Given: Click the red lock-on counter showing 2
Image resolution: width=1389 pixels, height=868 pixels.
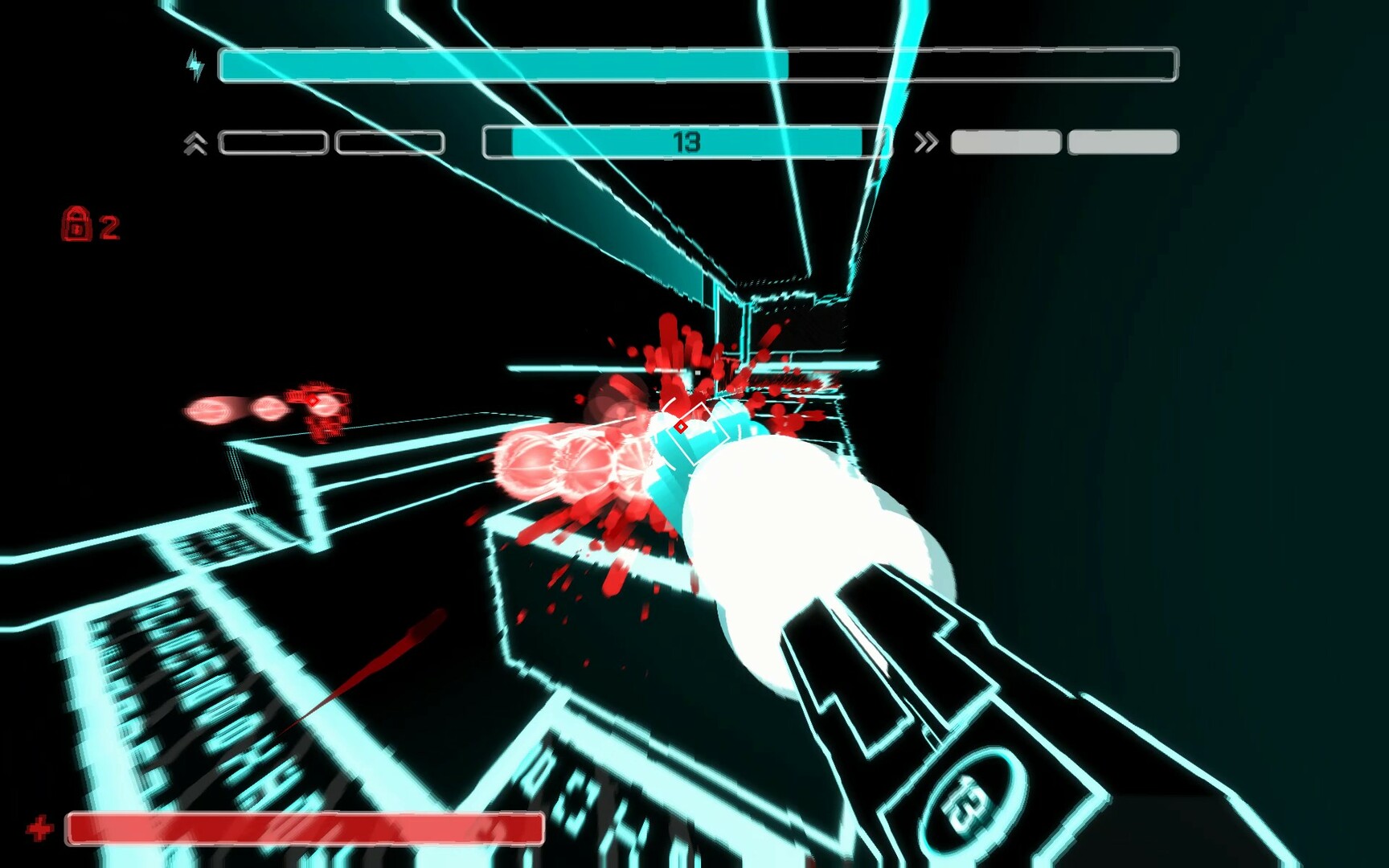Looking at the screenshot, I should (110, 226).
